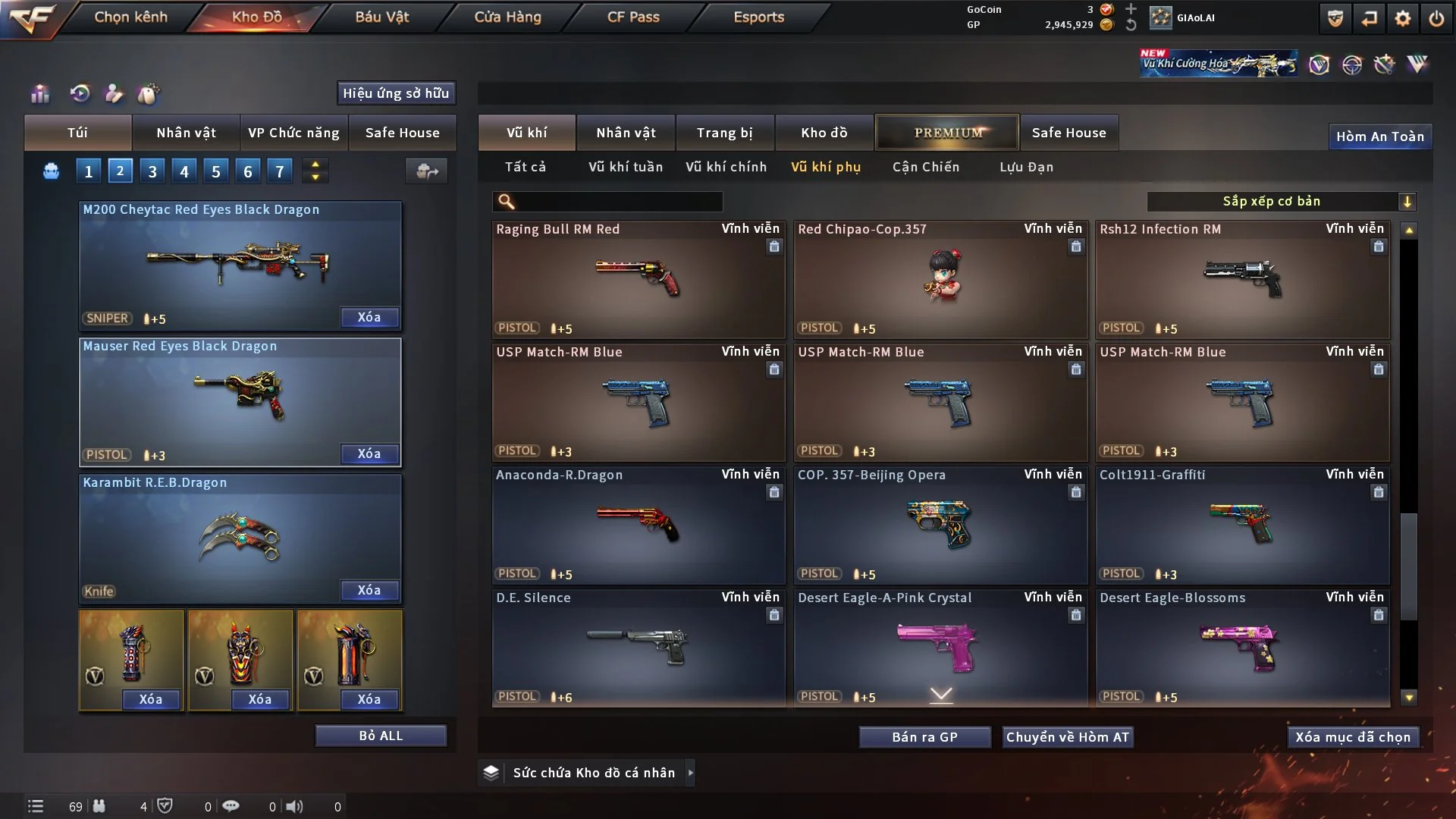Open the Hòm An Toàn safe box
This screenshot has width=1456, height=819.
pos(1379,136)
